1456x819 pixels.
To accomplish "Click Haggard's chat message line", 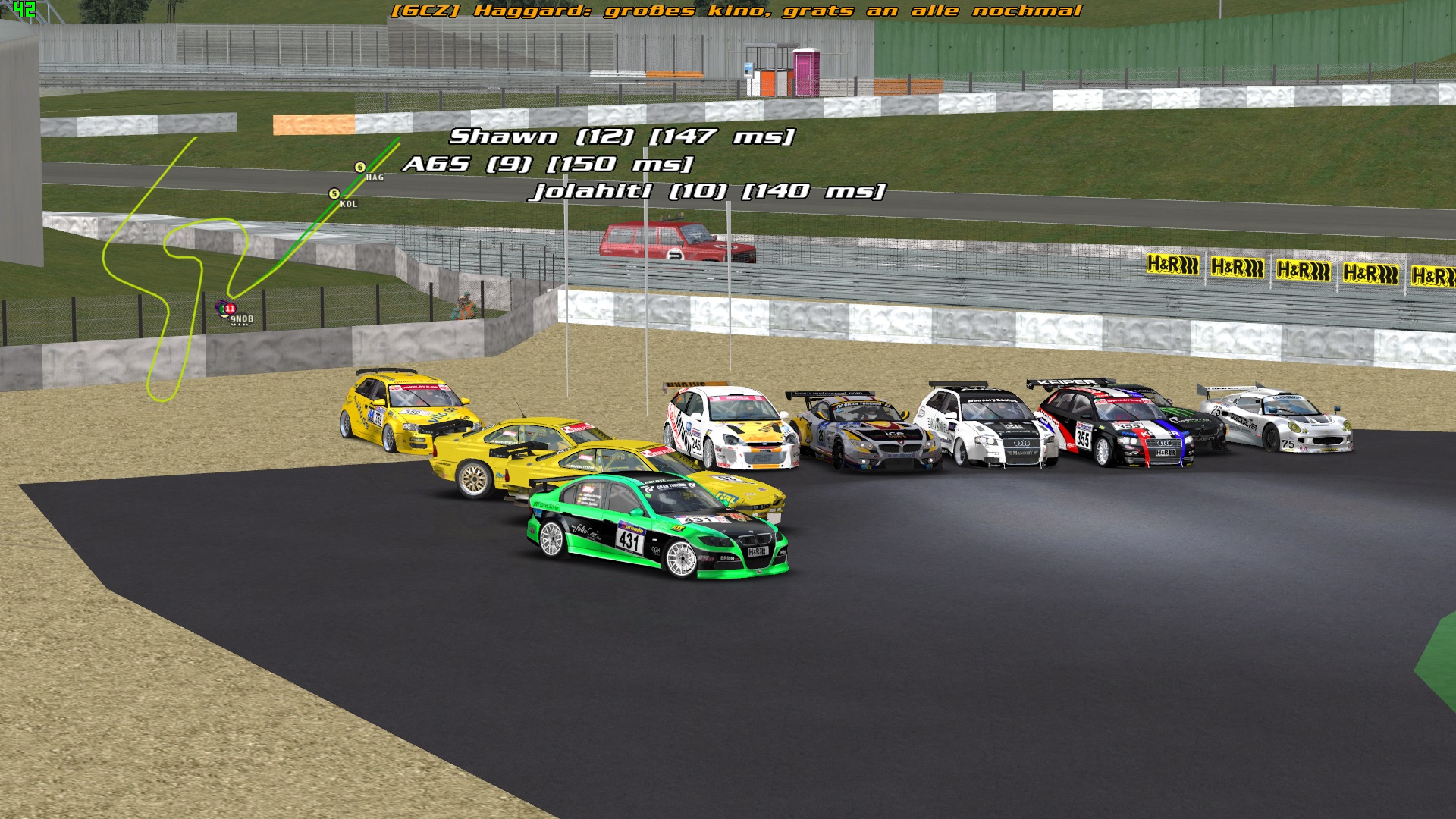I will (736, 11).
